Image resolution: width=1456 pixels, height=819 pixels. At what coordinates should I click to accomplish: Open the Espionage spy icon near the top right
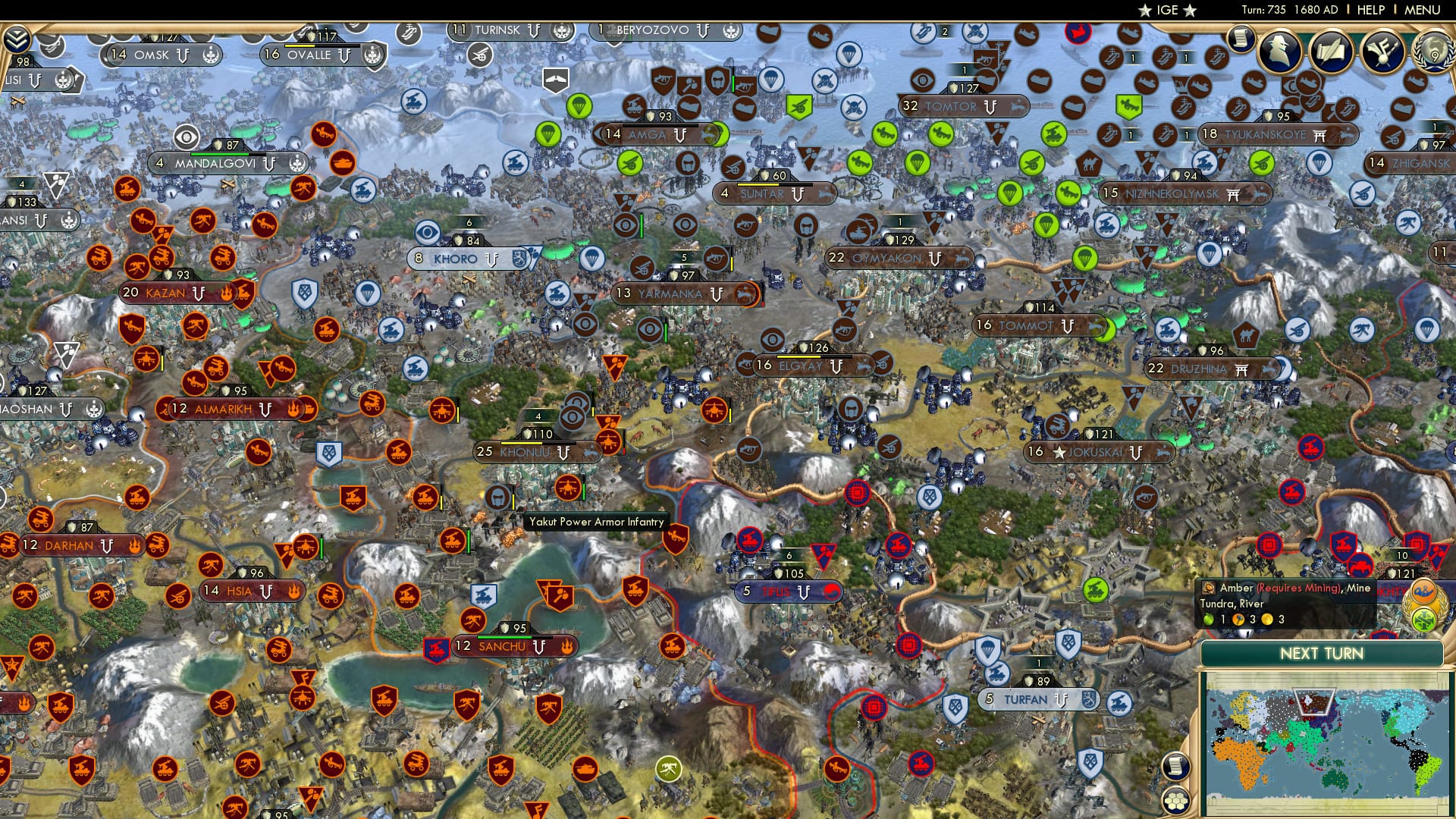pos(1279,52)
